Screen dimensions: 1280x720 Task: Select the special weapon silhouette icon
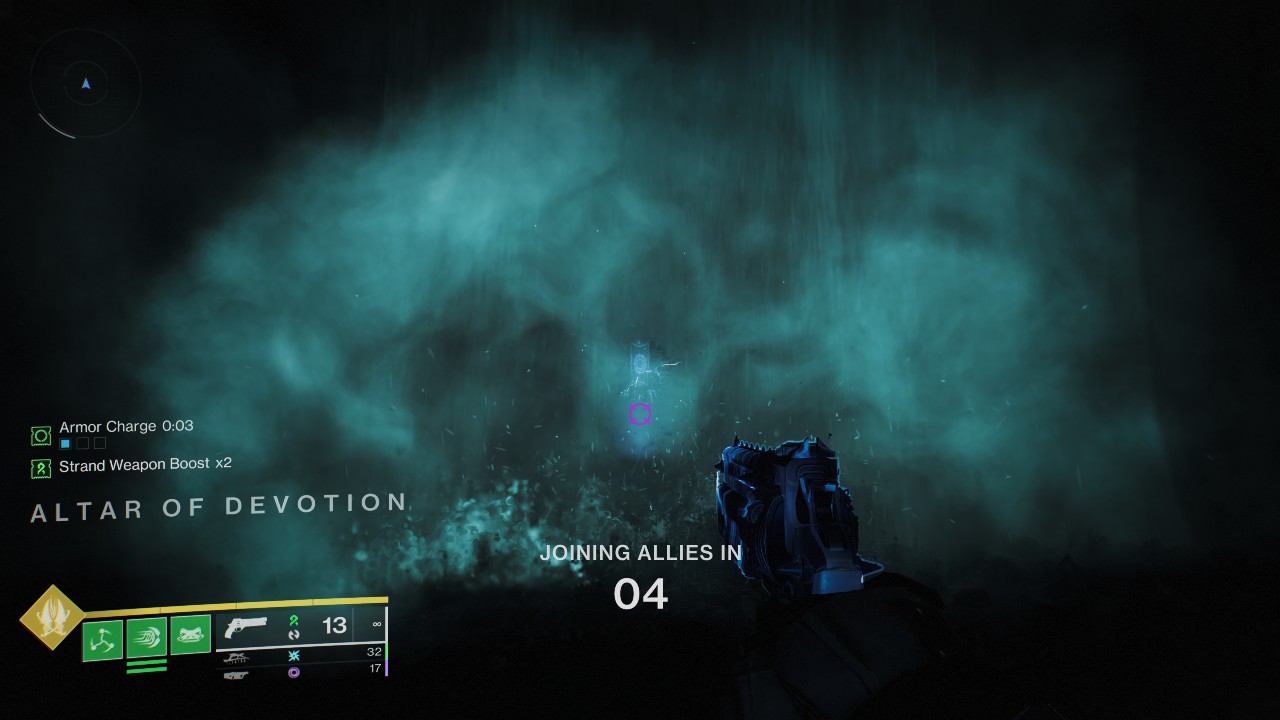(x=238, y=656)
